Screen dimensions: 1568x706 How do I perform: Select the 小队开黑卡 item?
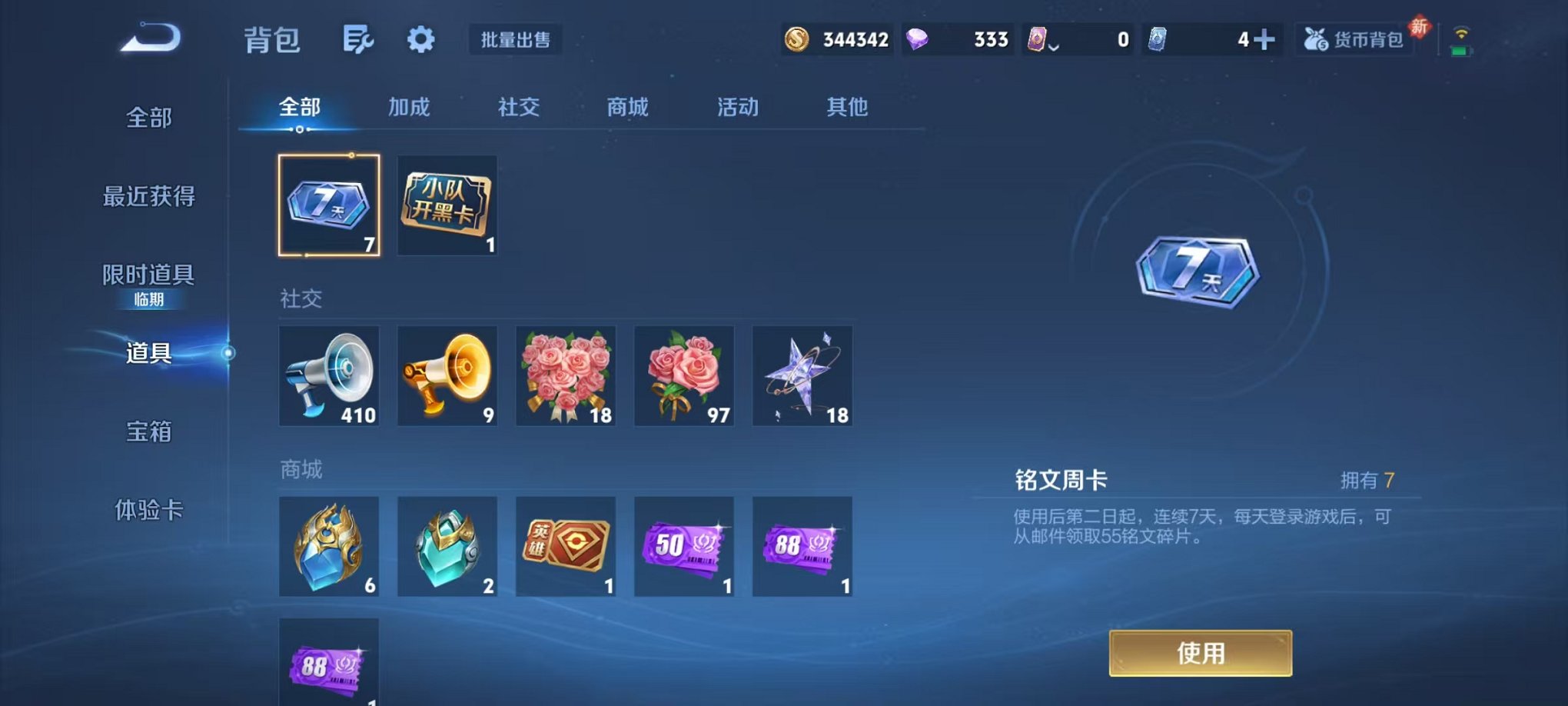(x=447, y=205)
